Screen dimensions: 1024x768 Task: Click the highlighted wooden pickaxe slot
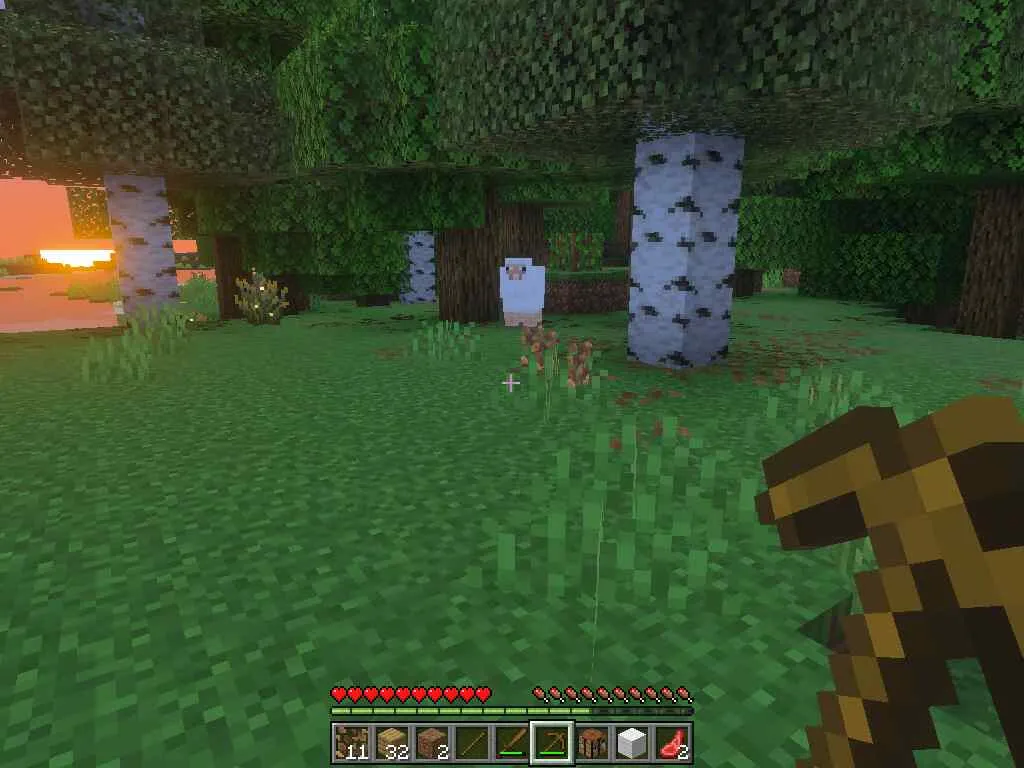pyautogui.click(x=551, y=742)
